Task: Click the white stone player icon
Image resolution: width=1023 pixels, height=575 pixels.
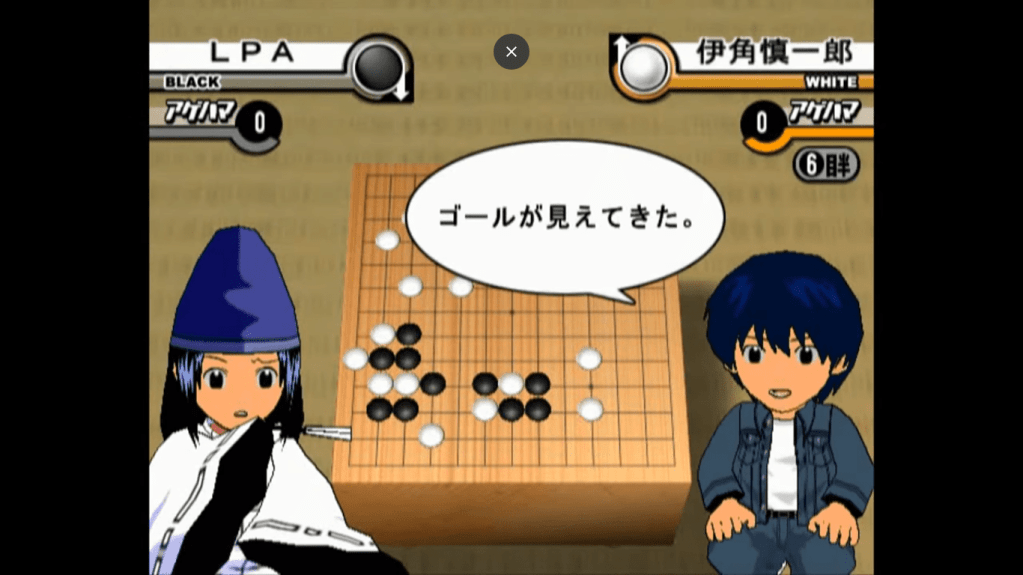Action: pyautogui.click(x=643, y=68)
